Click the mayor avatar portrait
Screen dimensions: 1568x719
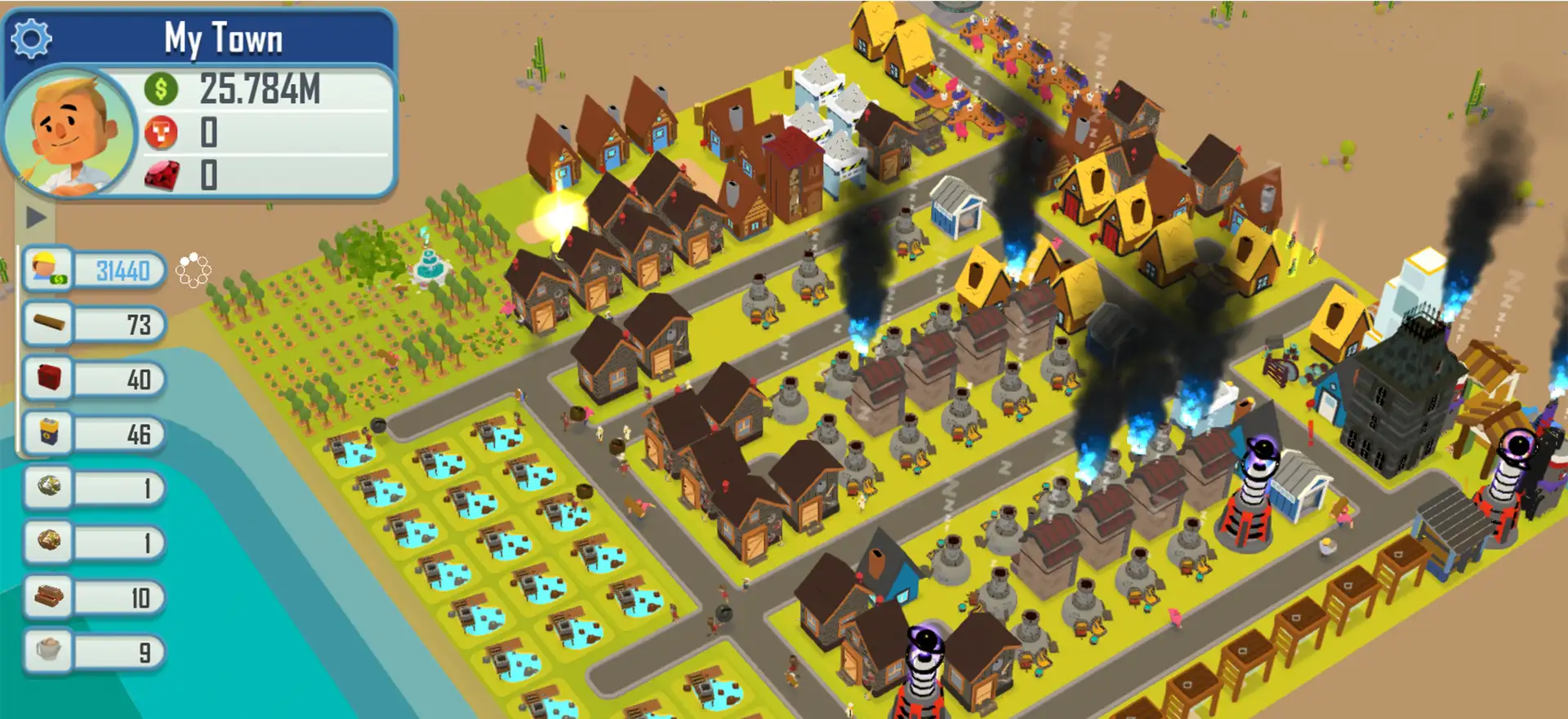[x=70, y=133]
